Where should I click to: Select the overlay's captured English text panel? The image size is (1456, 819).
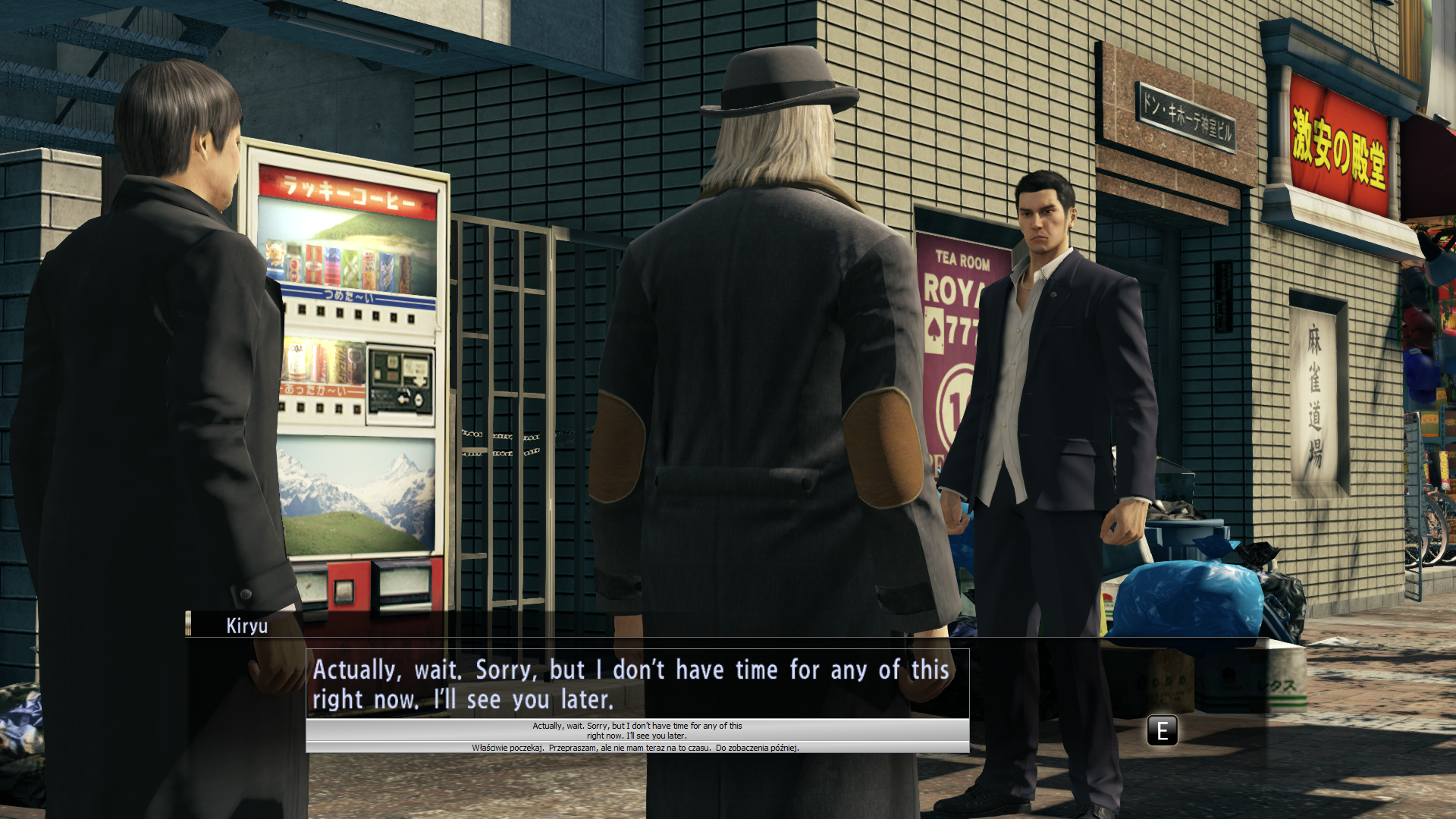pos(637,730)
